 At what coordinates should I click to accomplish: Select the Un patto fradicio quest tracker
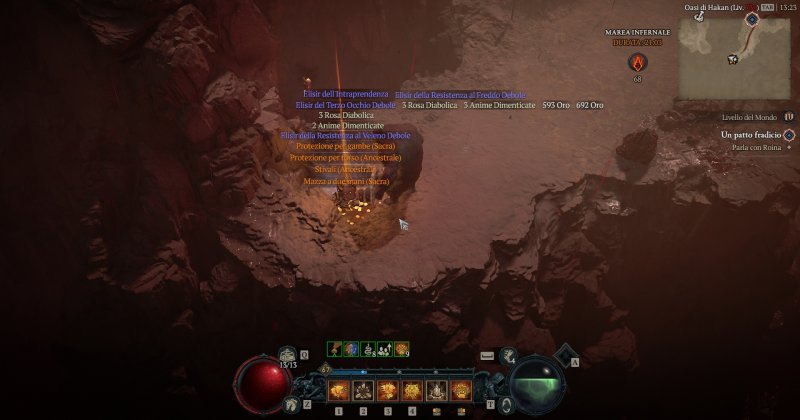pos(750,135)
